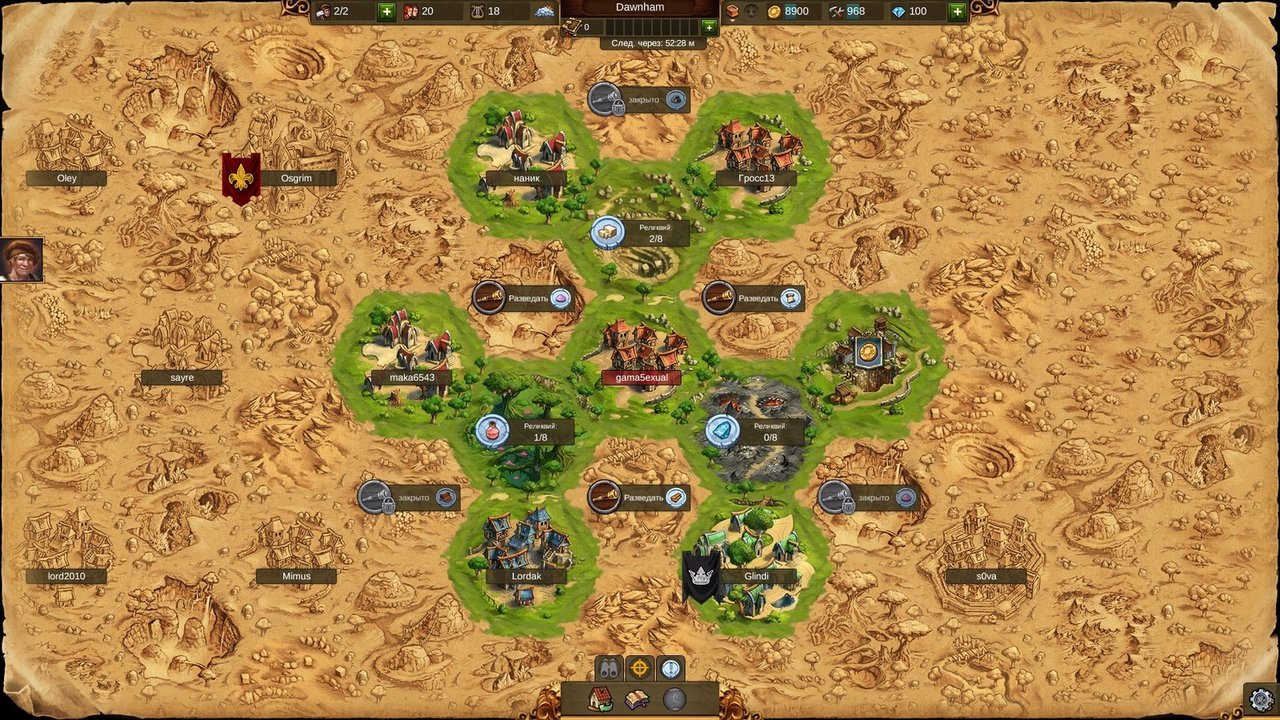Add more builders with the green plus
Viewport: 1280px width, 720px height.
point(387,12)
